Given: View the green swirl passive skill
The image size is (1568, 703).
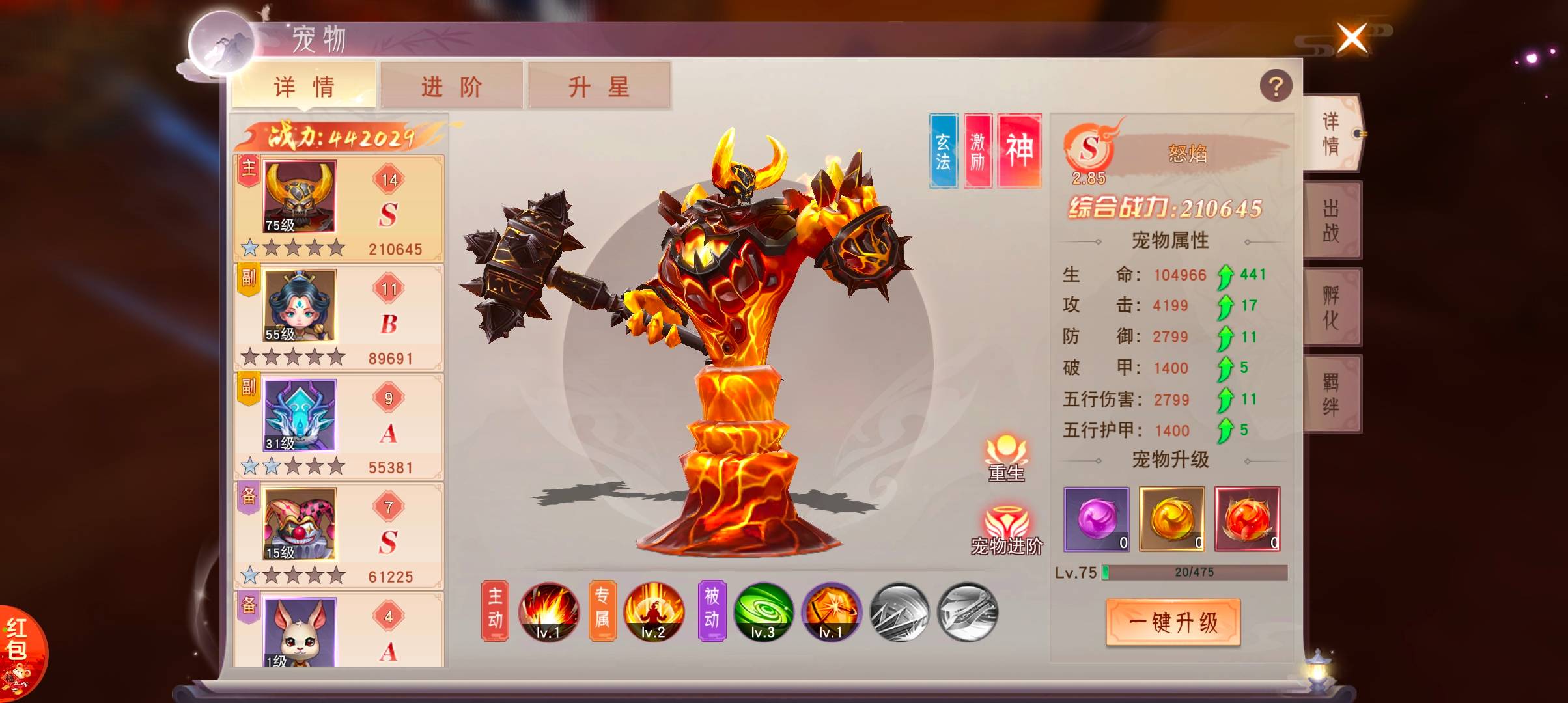Looking at the screenshot, I should point(763,612).
